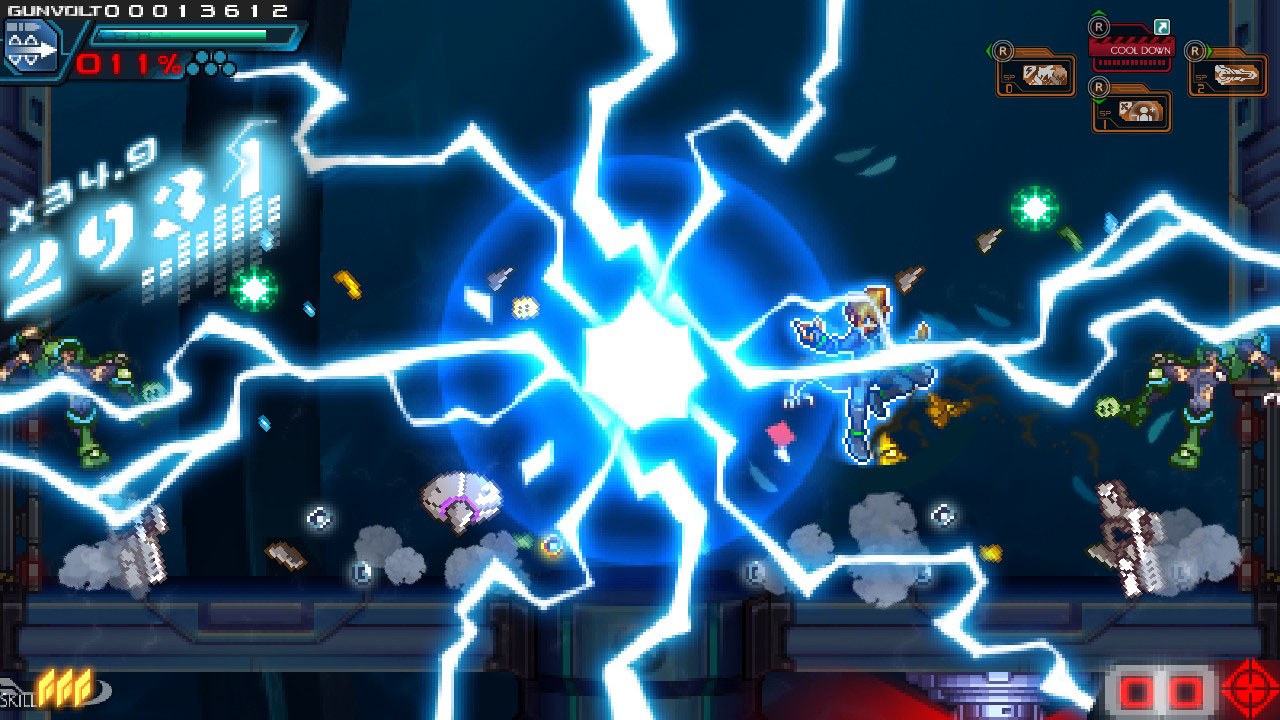Click the green up arrow above COOL DOWN
Image resolution: width=1280 pixels, height=720 pixels.
(x=1098, y=13)
